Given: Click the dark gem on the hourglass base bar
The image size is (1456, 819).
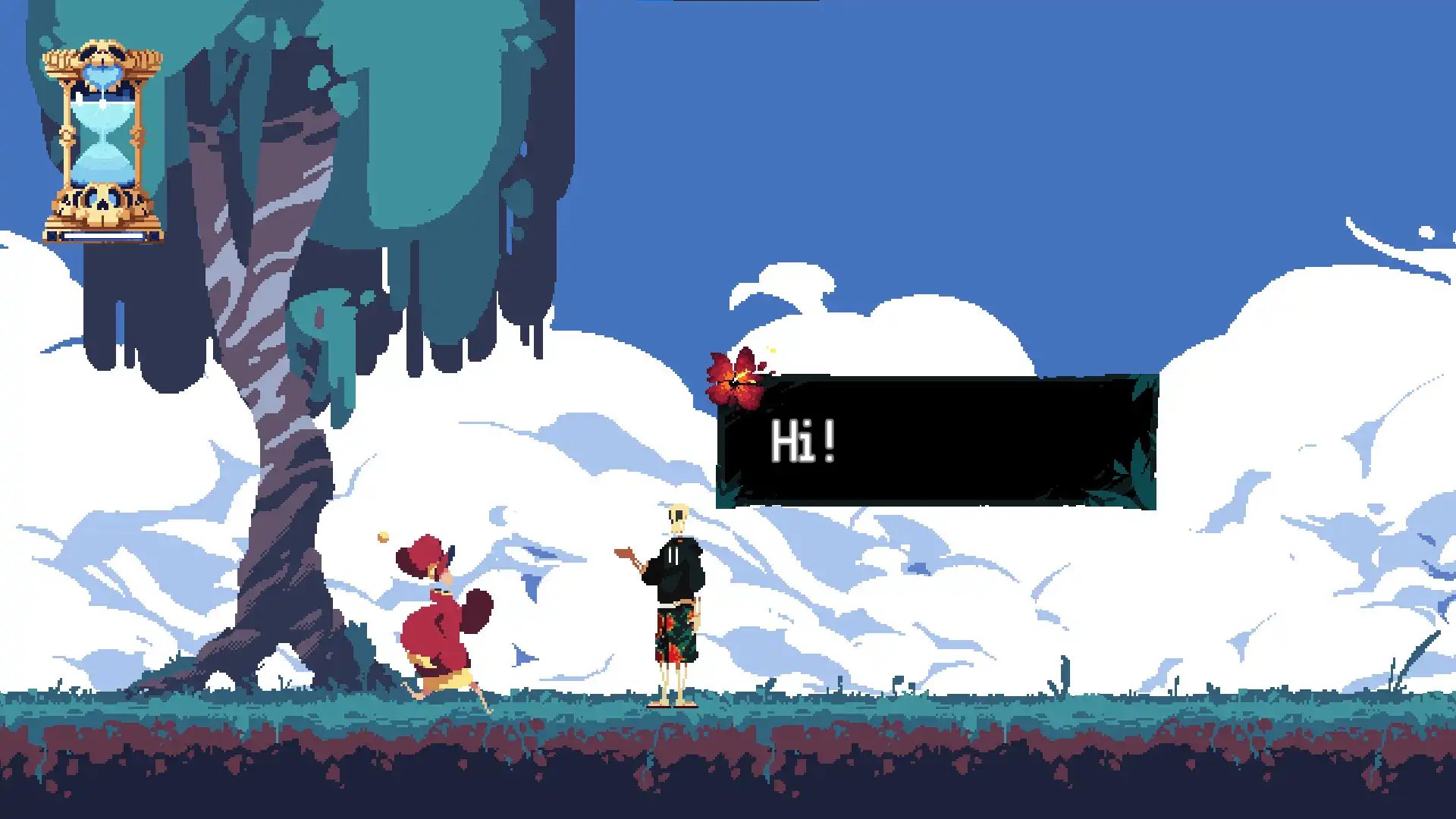Looking at the screenshot, I should point(53,237).
